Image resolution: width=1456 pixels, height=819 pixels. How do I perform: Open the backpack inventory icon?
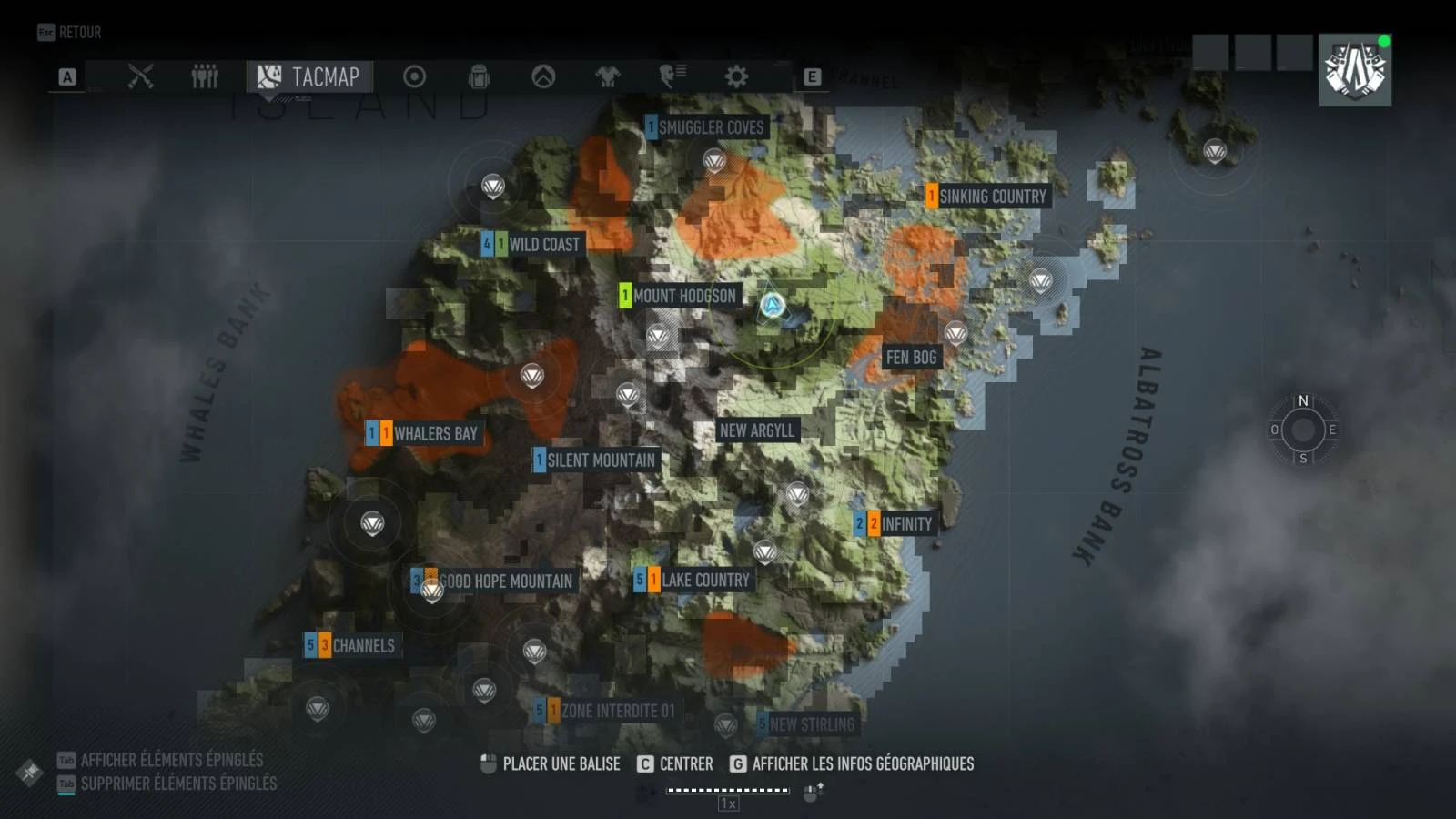coord(480,76)
